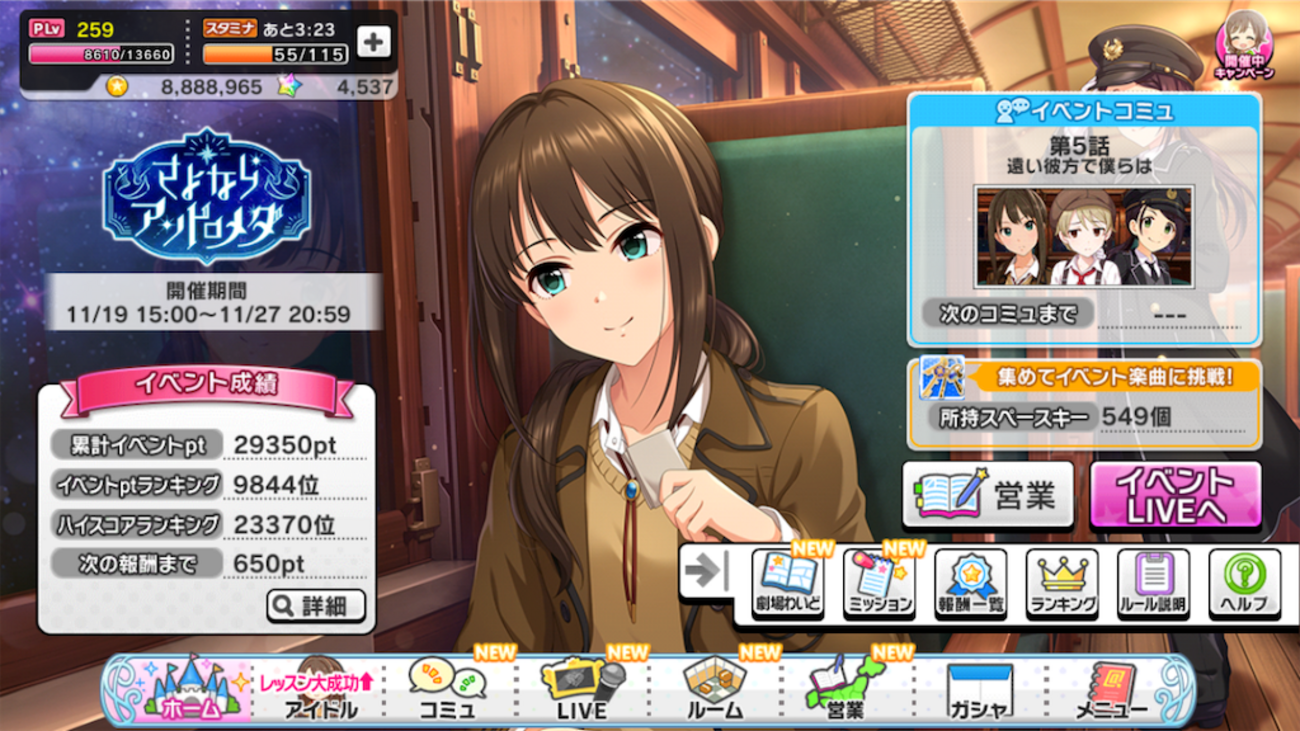The image size is (1300, 731).
Task: Open the 詳細 details button
Action: coord(316,605)
